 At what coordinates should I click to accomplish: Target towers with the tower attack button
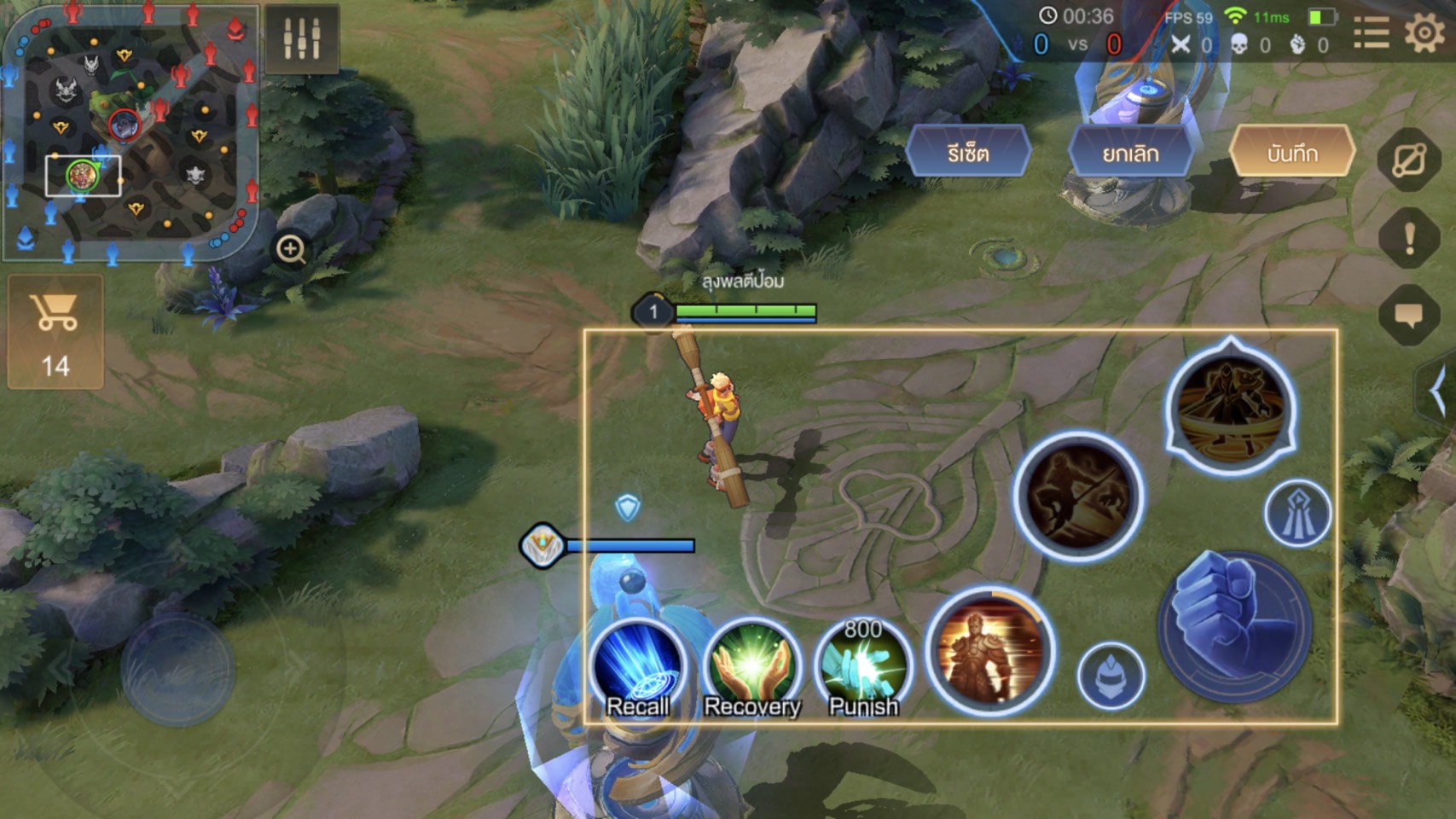click(1296, 514)
